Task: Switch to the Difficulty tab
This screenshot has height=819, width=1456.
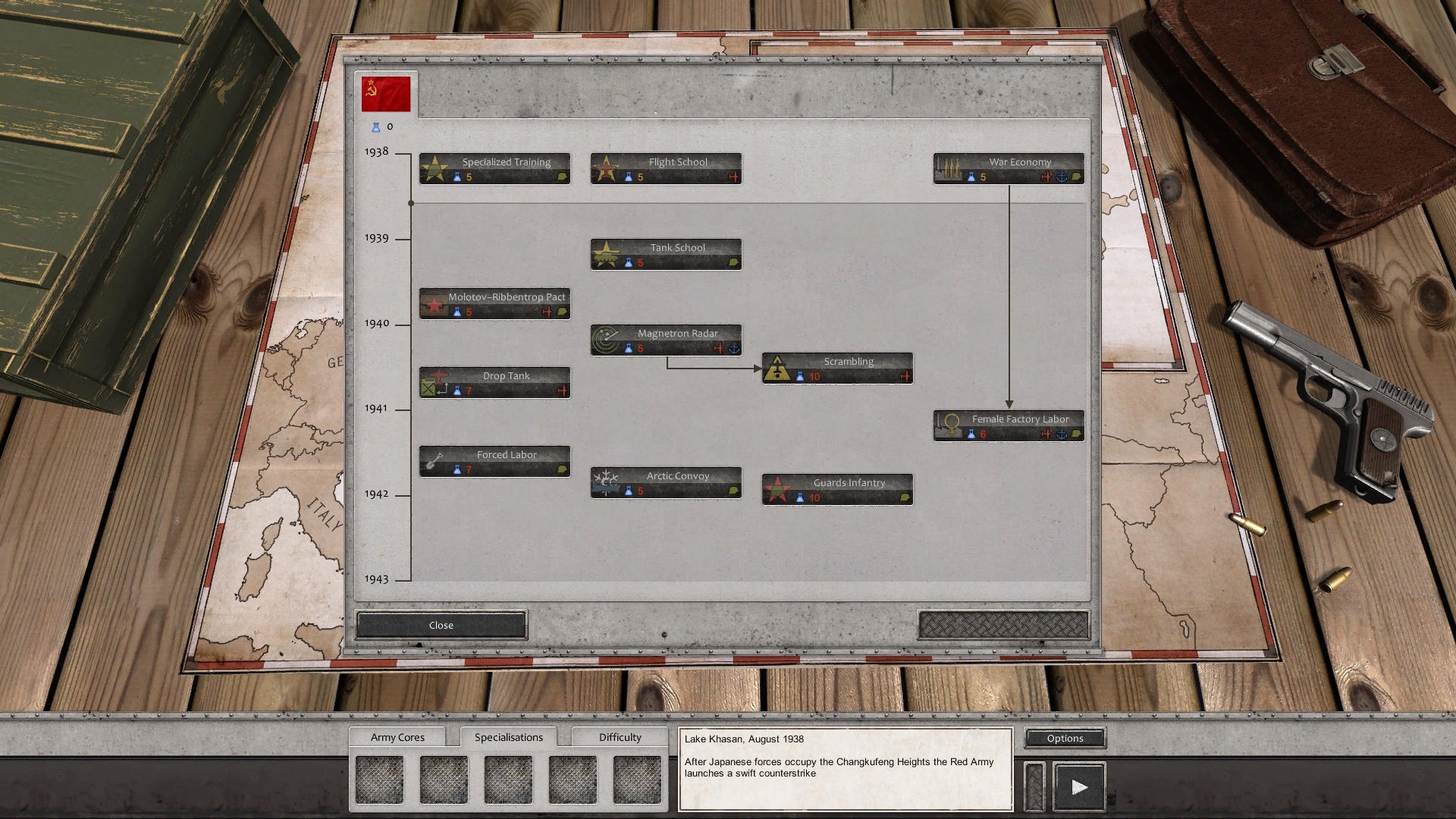Action: tap(620, 736)
